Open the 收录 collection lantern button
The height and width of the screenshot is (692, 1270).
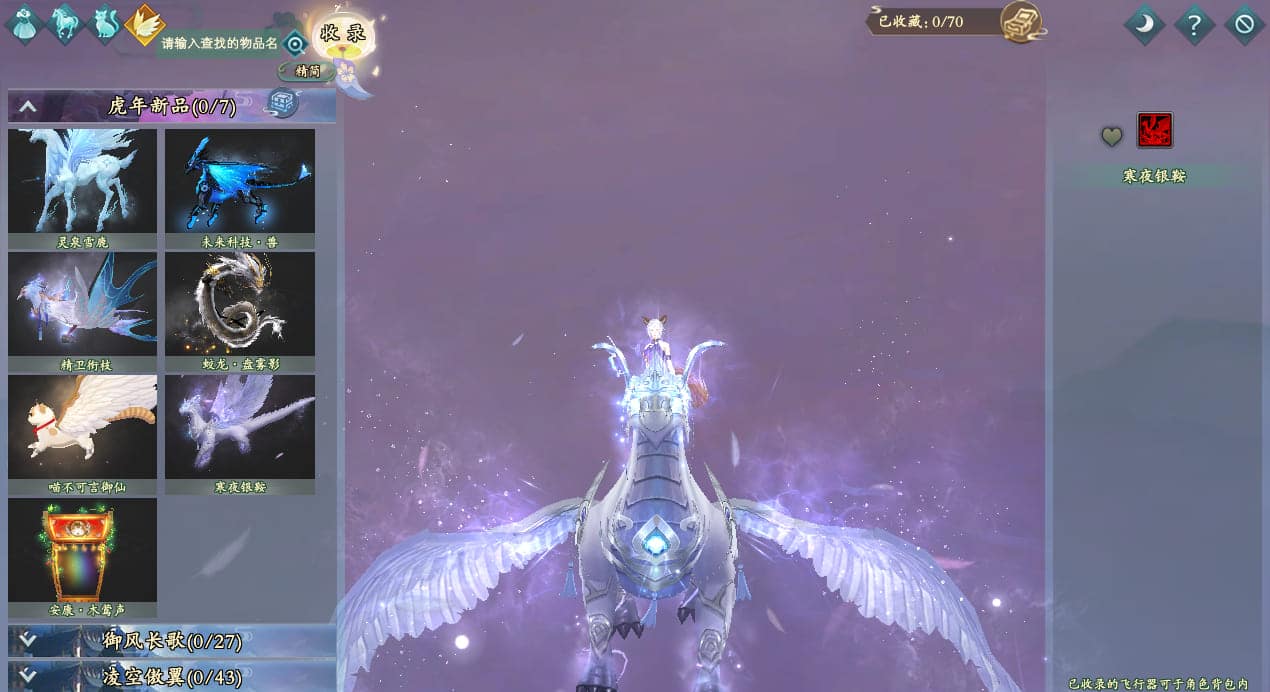click(343, 35)
